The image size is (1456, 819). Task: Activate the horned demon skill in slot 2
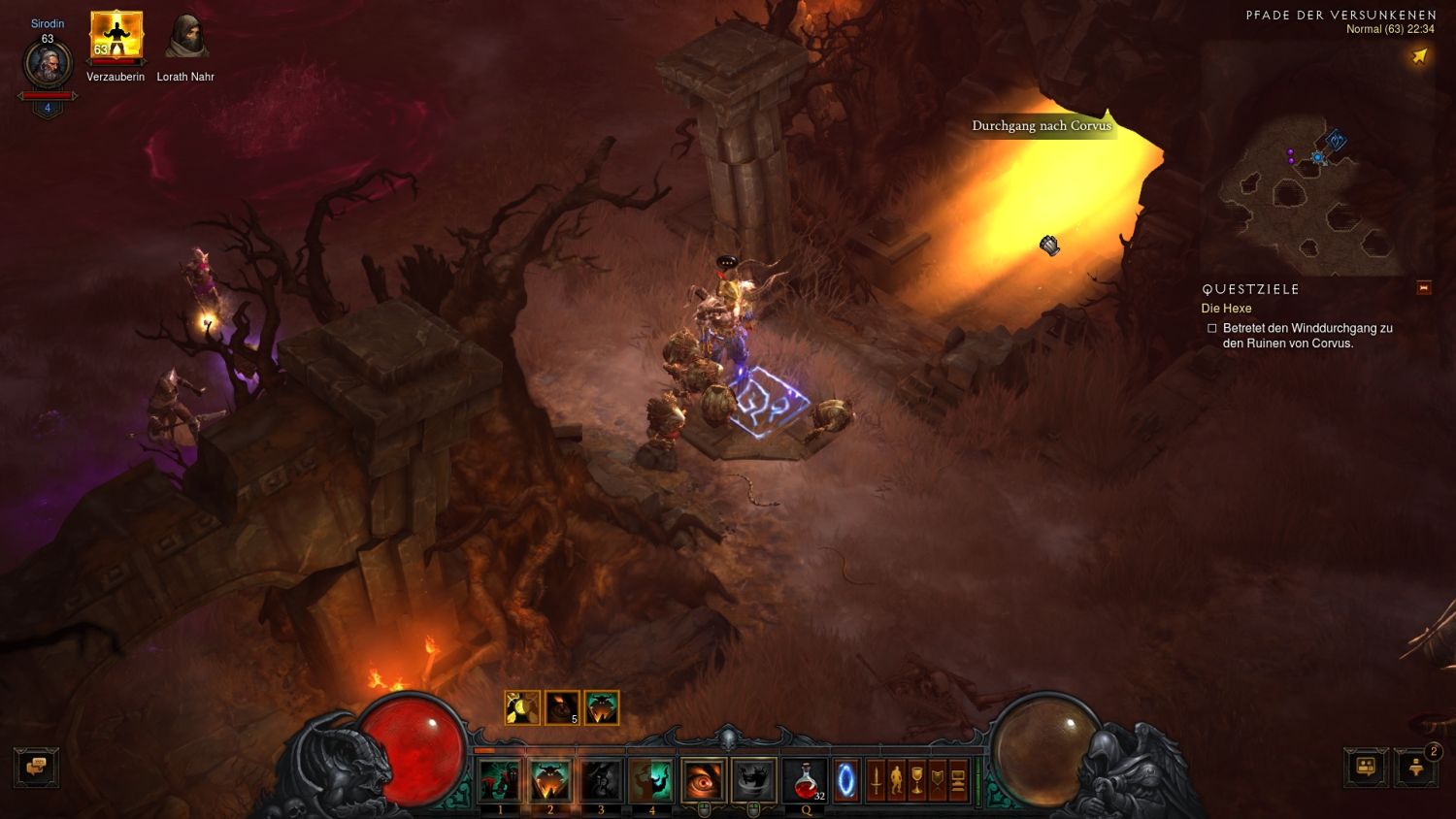point(550,780)
